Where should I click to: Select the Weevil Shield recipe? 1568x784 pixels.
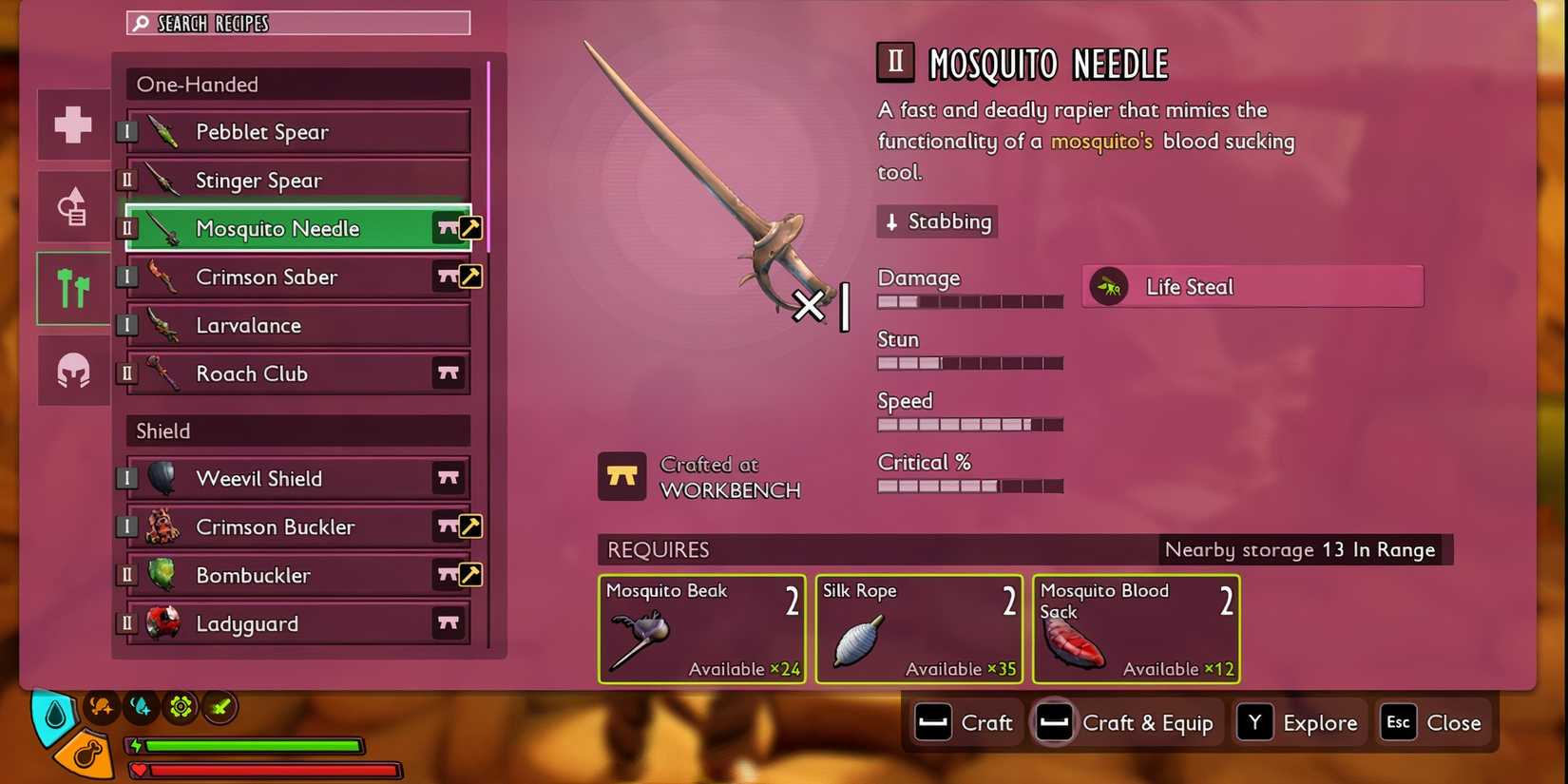click(285, 478)
